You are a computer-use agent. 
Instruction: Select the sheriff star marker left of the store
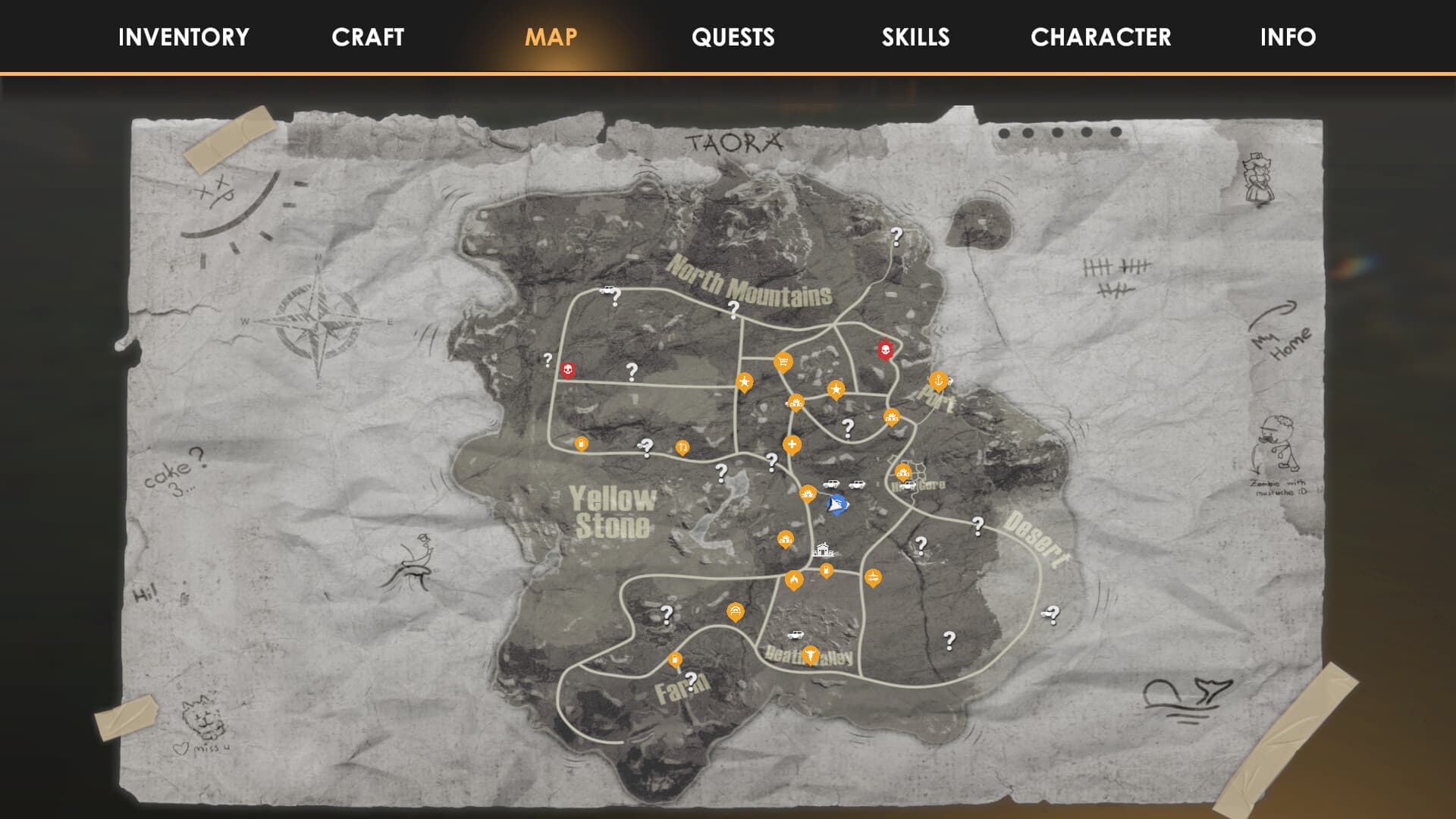click(745, 383)
